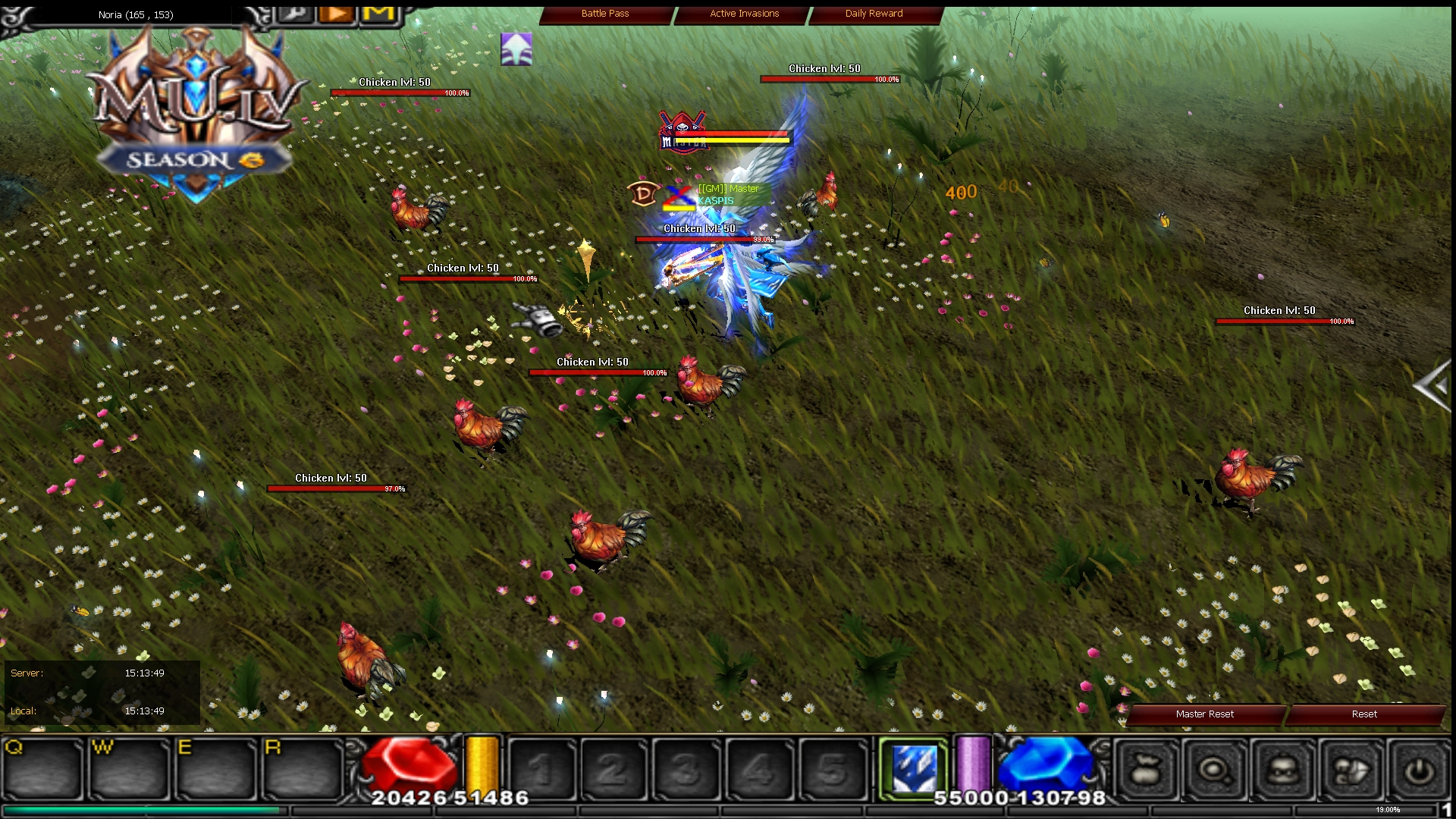
Task: Open the MU Helper panel
Action: [378, 14]
